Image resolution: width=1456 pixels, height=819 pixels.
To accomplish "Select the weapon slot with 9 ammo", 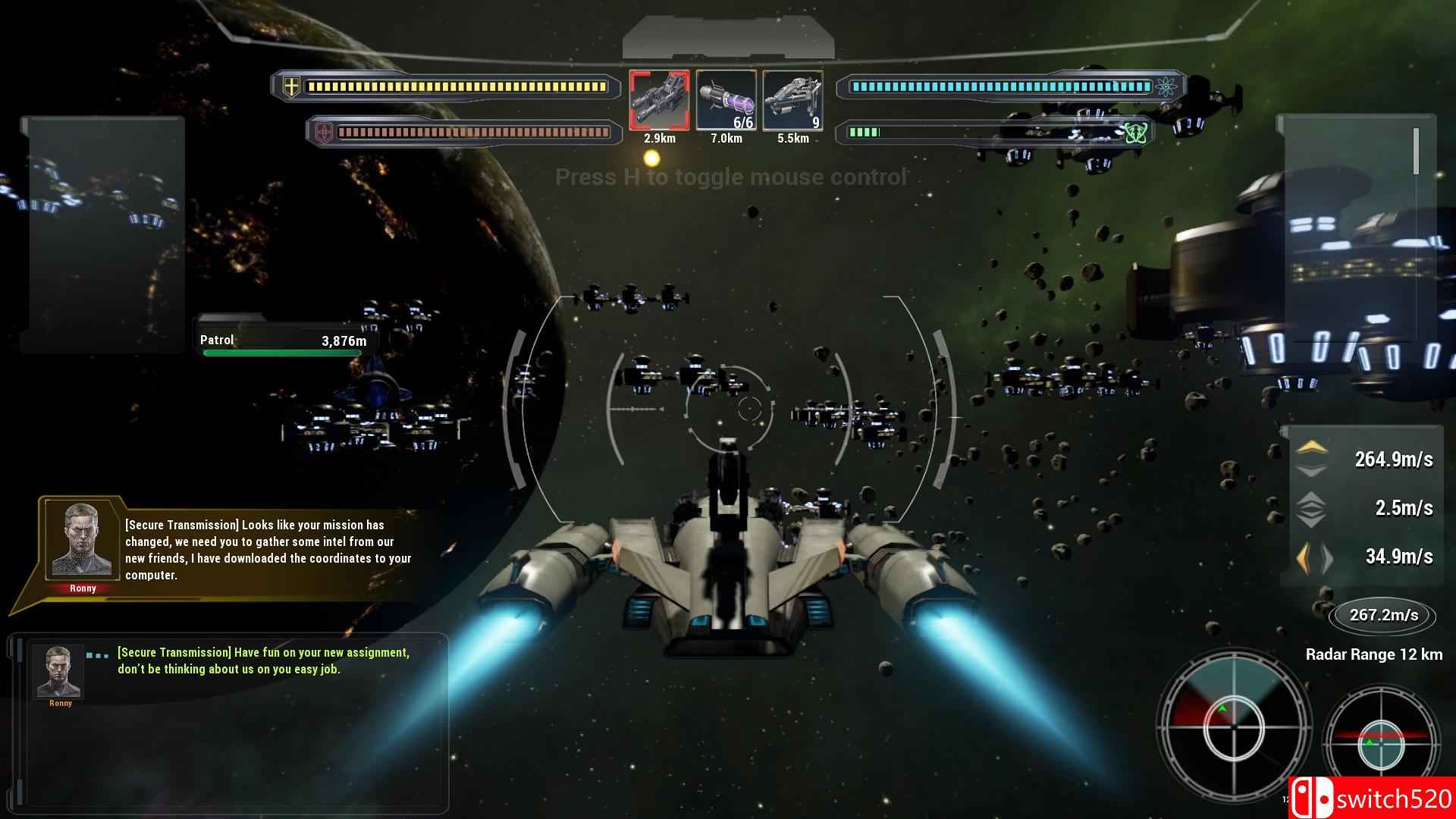I will tap(792, 101).
